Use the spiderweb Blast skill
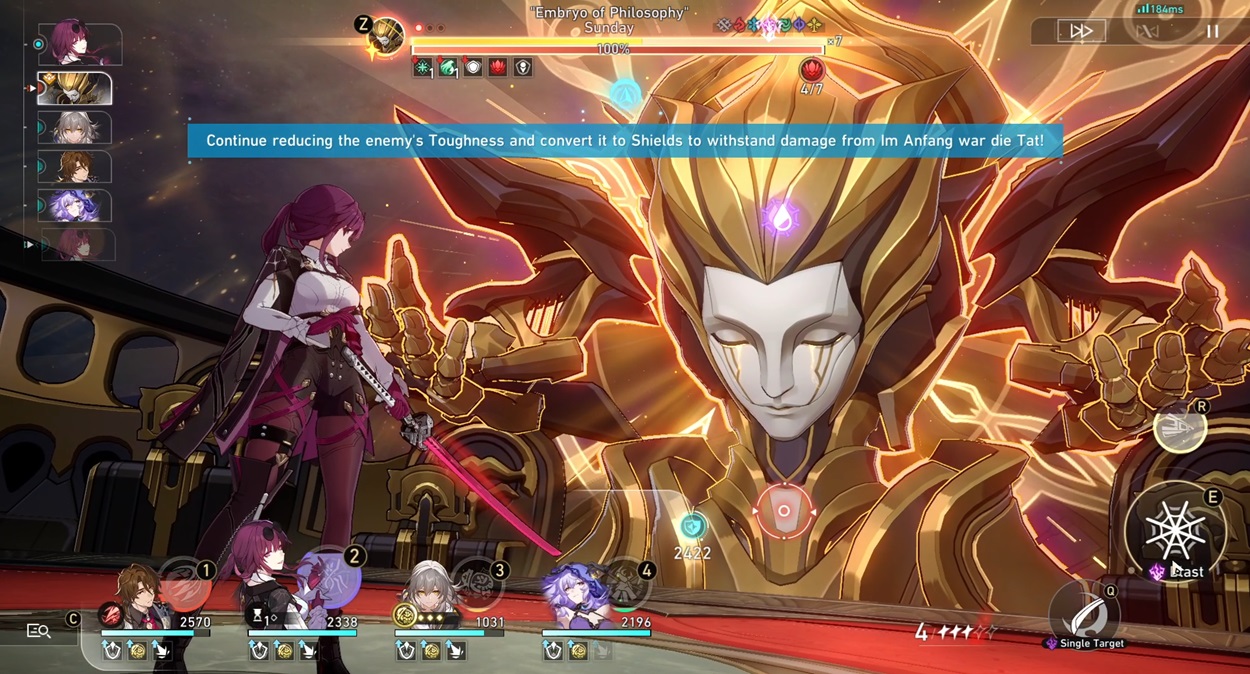This screenshot has width=1250, height=674. [1175, 532]
